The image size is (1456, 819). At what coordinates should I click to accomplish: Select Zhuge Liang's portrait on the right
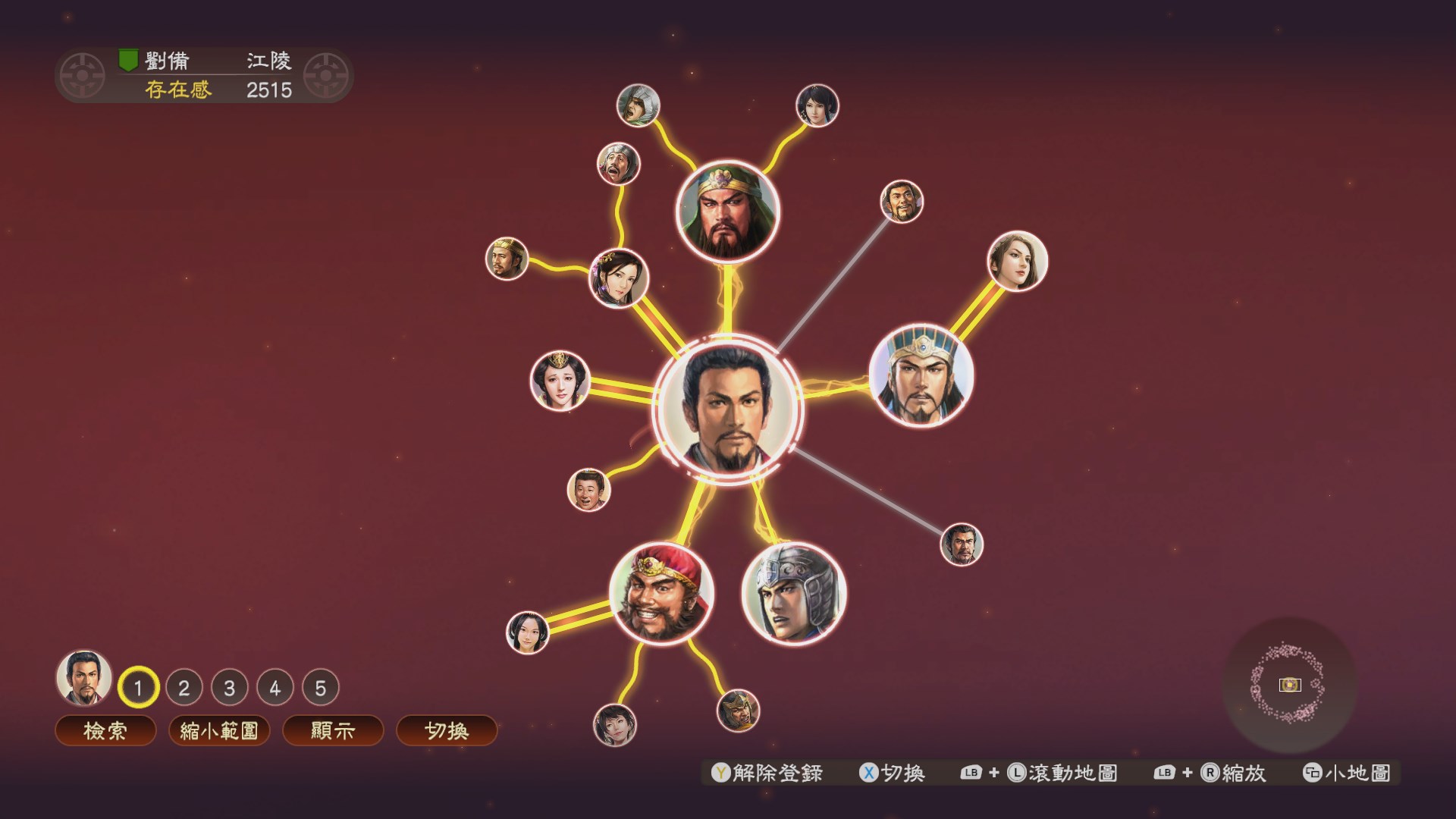pos(920,378)
